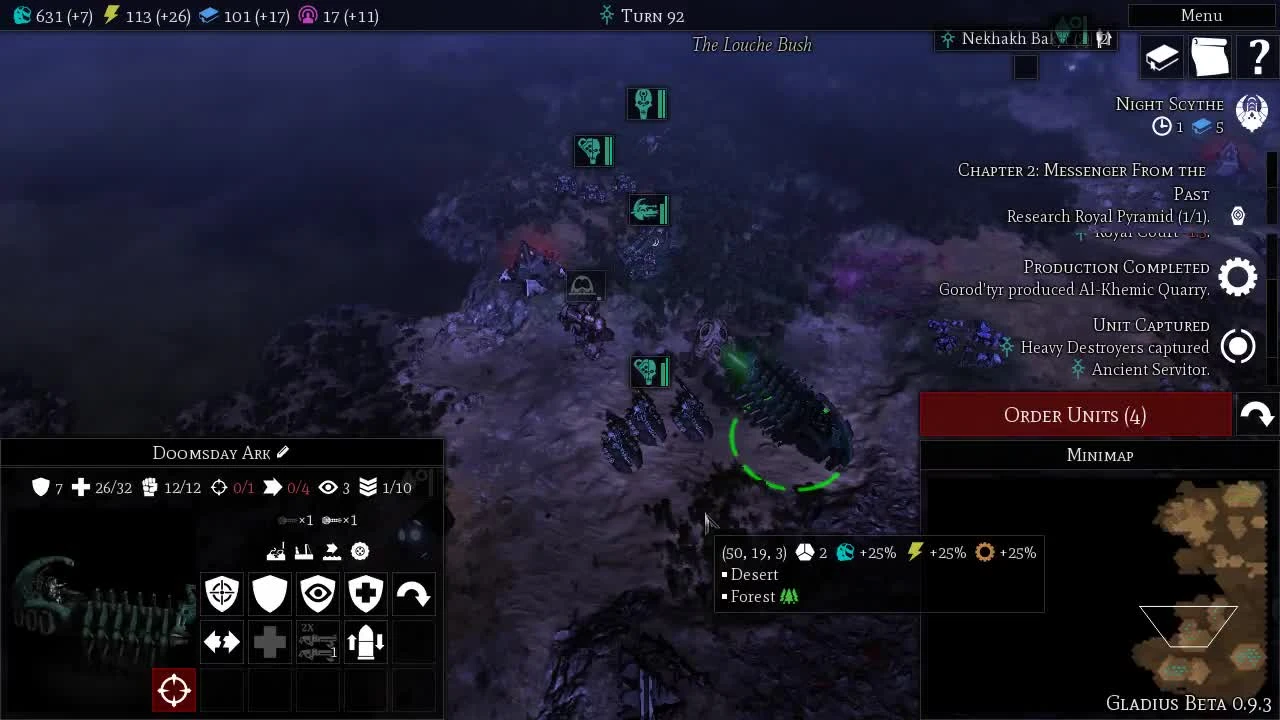Click the Unit Captured notification icon
The image size is (1280, 720).
[x=1238, y=345]
